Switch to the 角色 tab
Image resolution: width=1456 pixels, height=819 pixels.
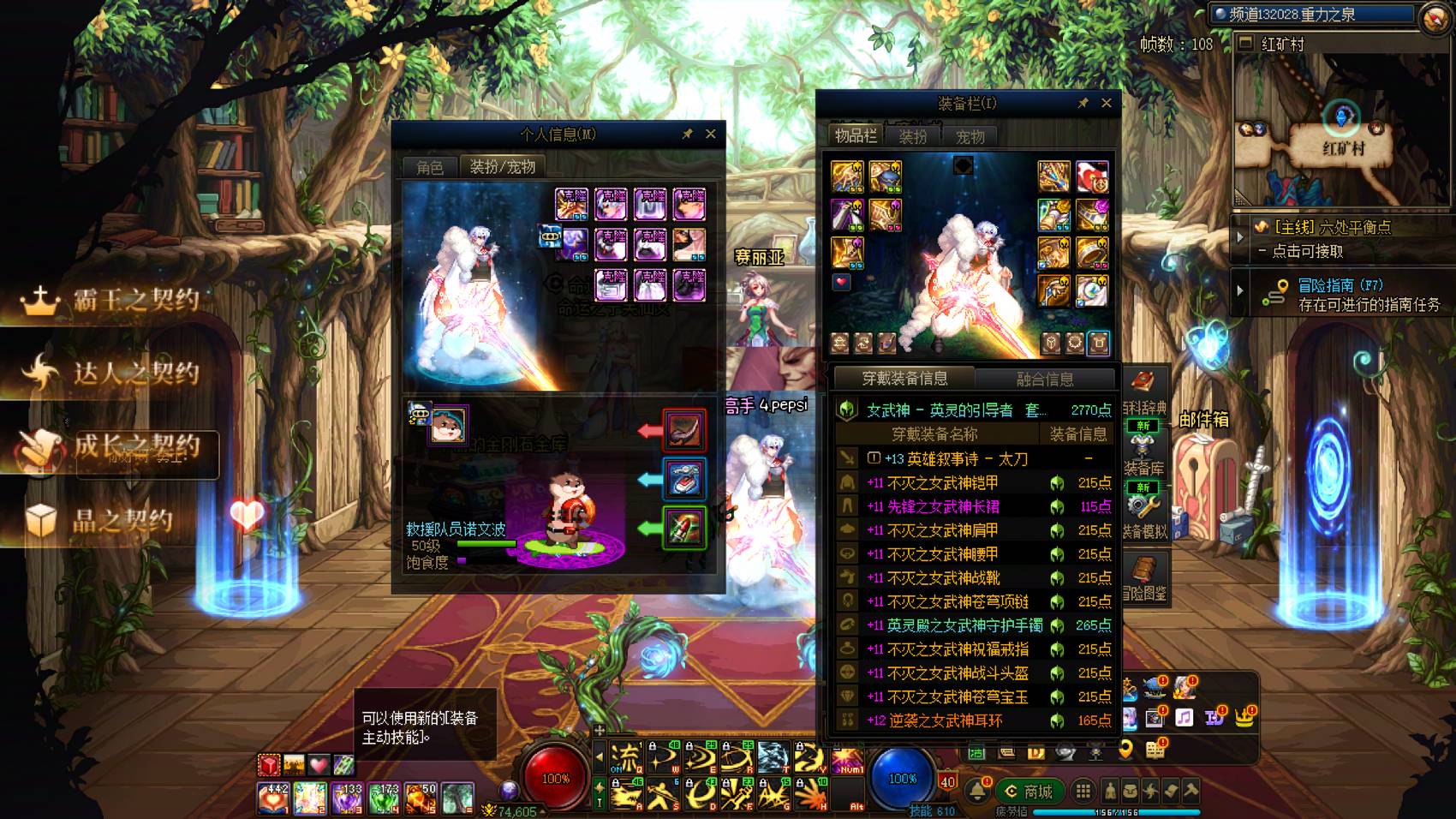[430, 167]
